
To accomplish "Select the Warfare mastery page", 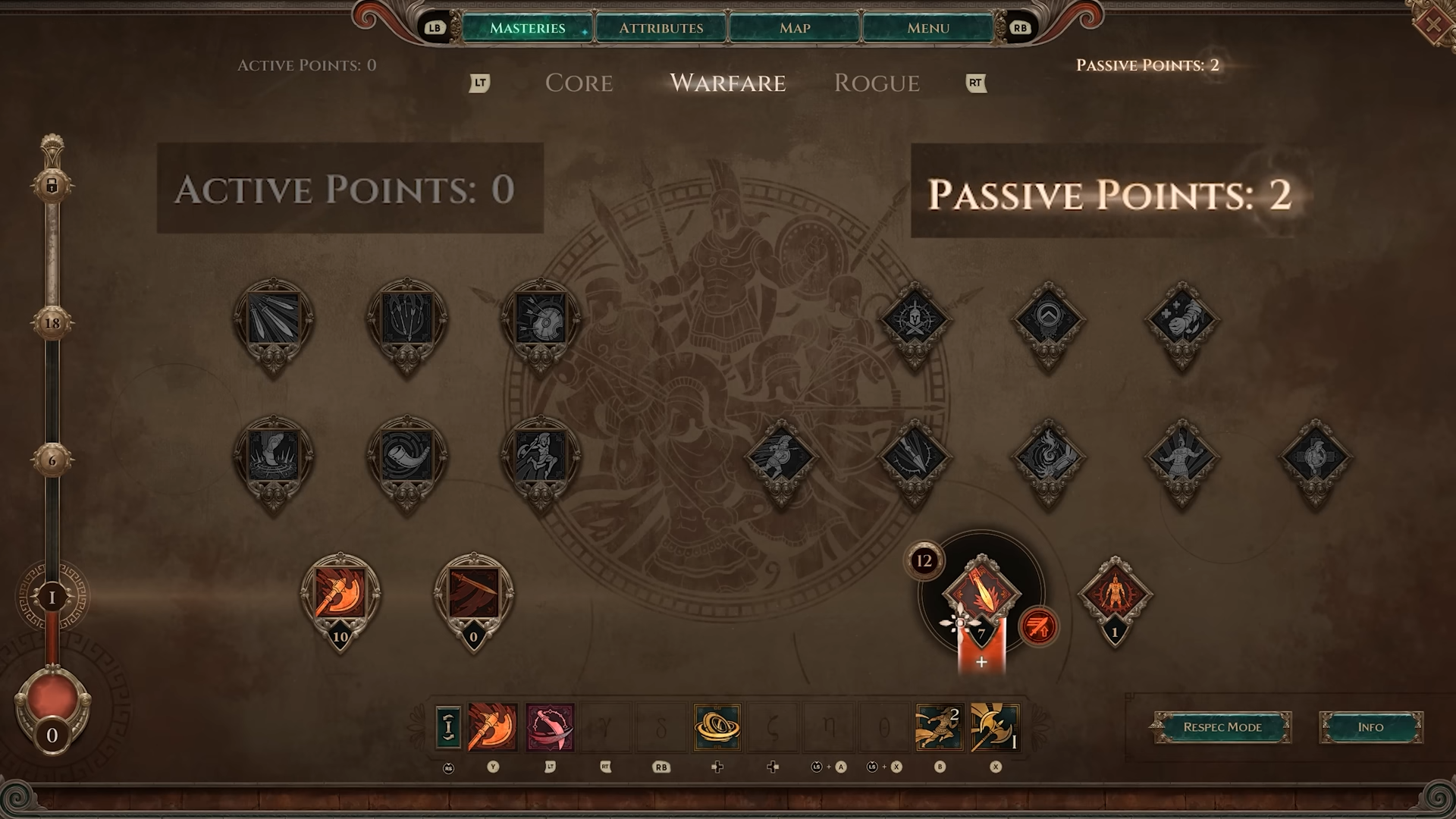I will (x=727, y=83).
